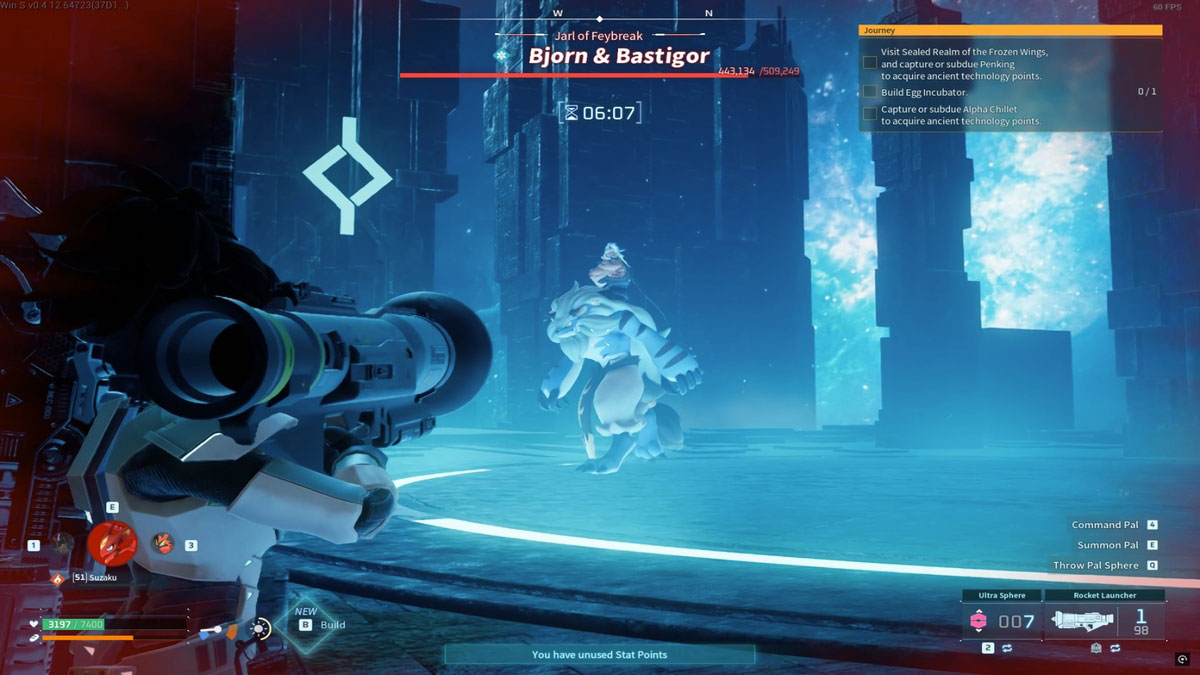Viewport: 1200px width, 675px height.
Task: Open the unused Stat Points notification
Action: [599, 655]
